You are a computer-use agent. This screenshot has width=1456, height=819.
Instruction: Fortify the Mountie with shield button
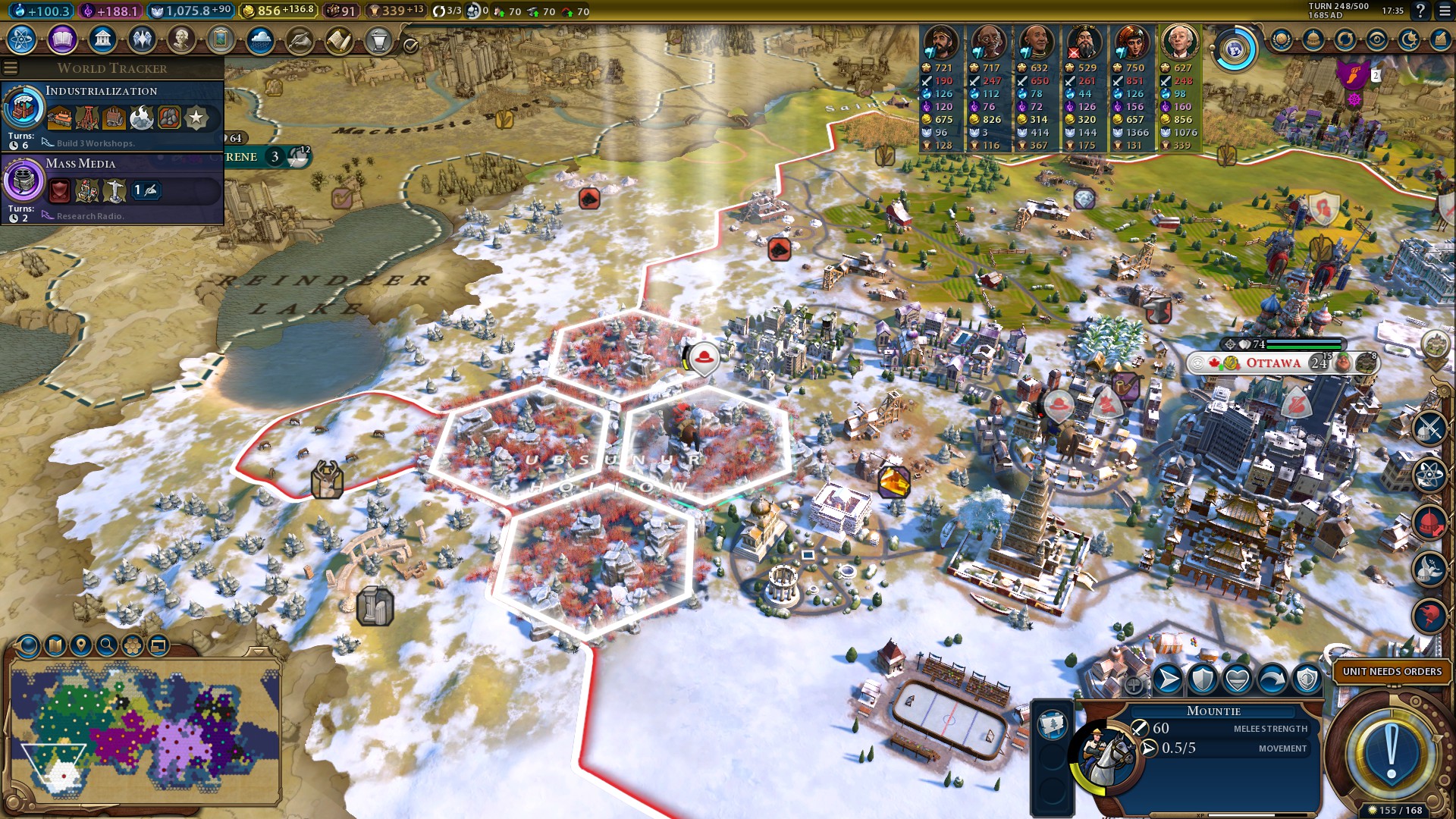coord(1203,679)
